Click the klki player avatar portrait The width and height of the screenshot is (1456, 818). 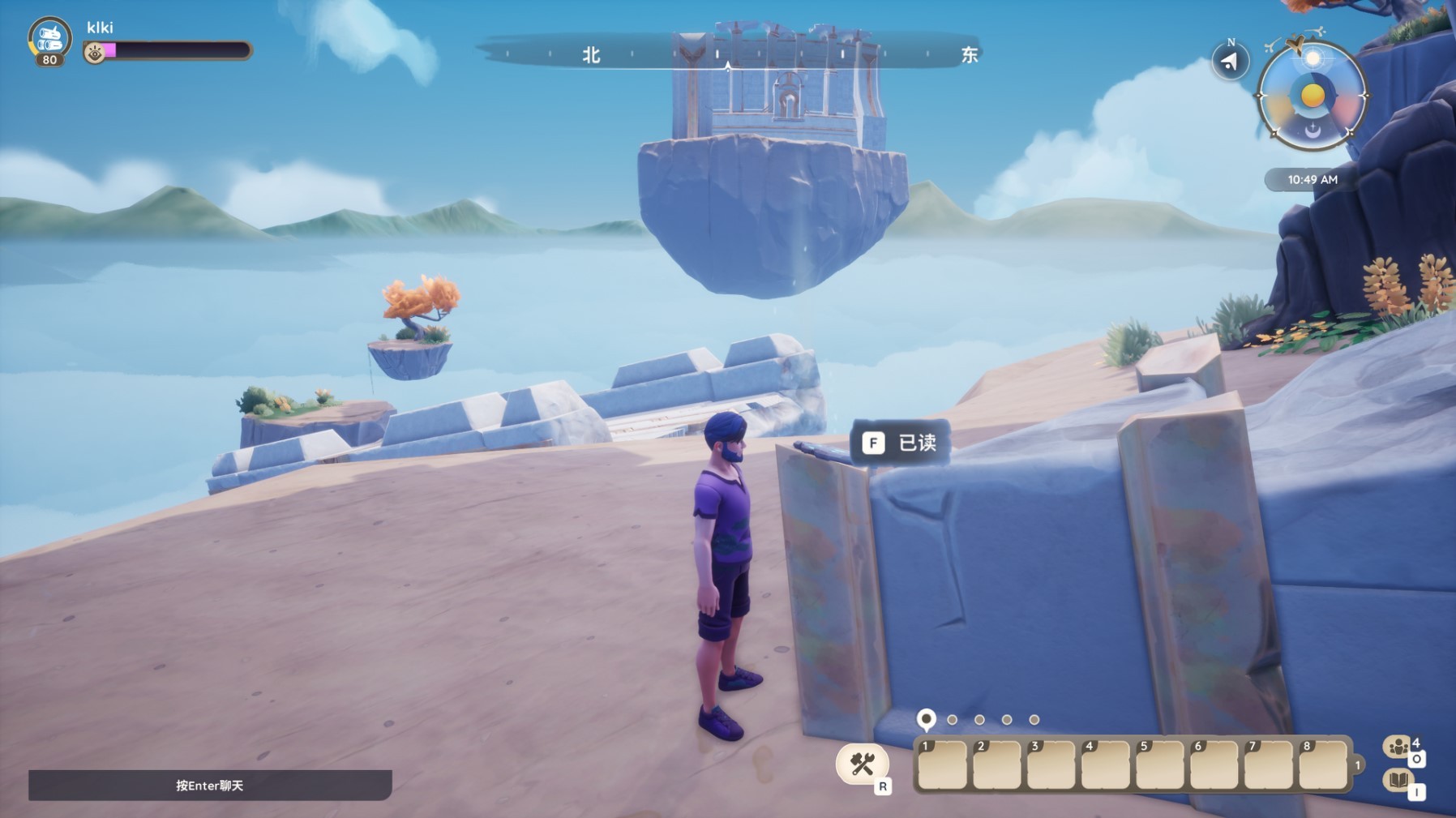pos(49,38)
